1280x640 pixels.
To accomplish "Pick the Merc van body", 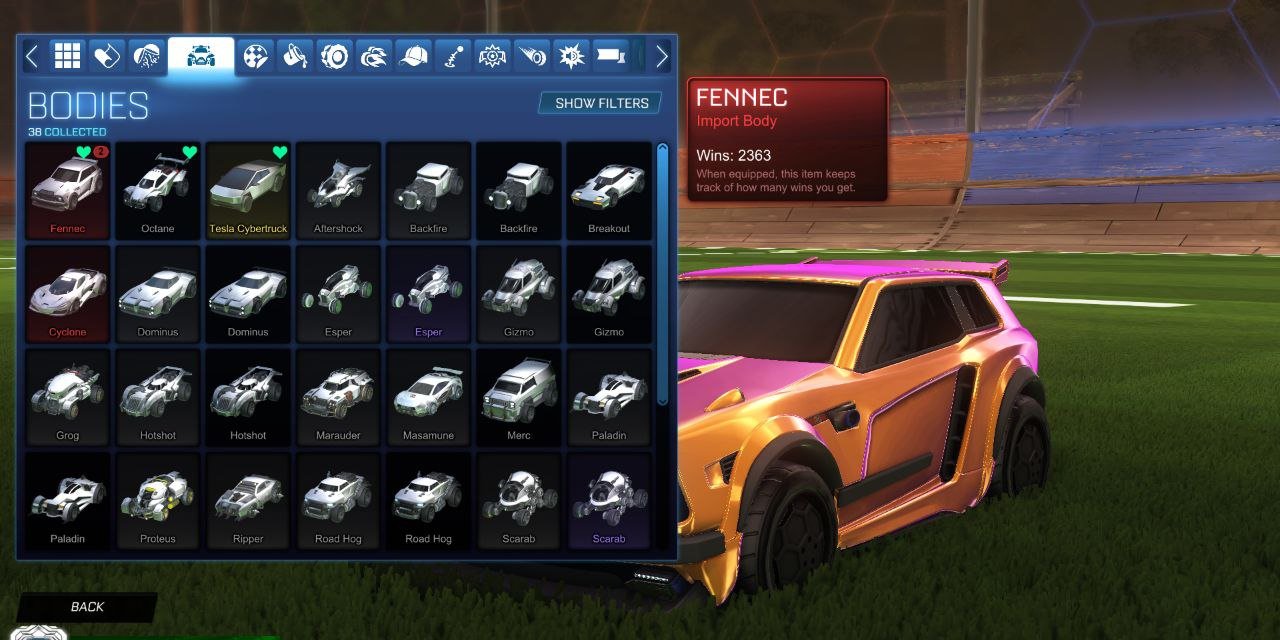I will click(518, 398).
